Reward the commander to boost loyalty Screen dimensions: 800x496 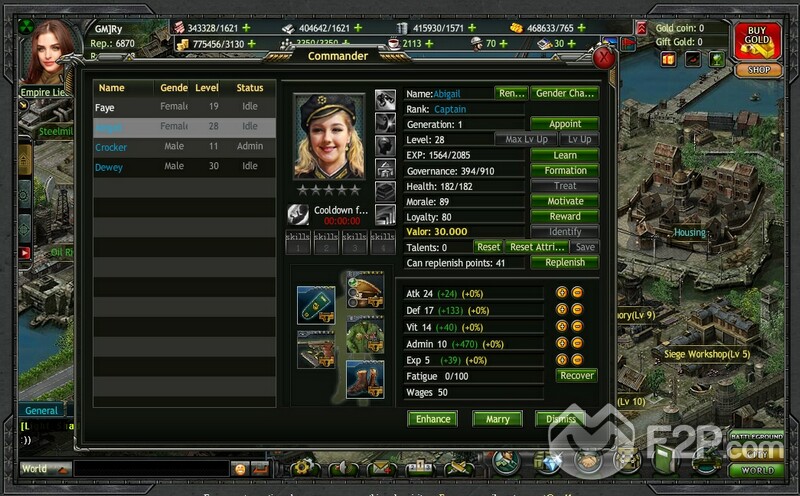click(564, 216)
